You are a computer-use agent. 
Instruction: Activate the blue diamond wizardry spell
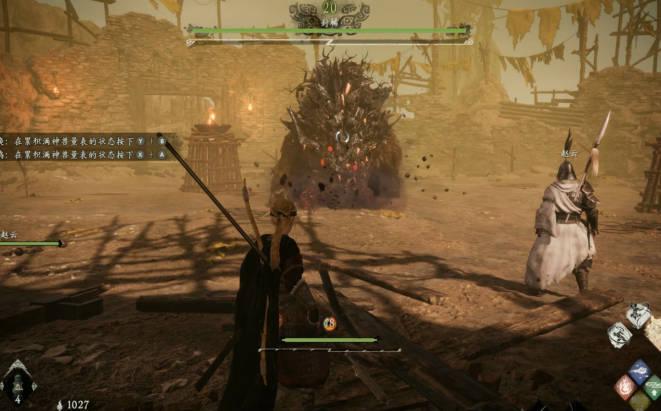638,371
